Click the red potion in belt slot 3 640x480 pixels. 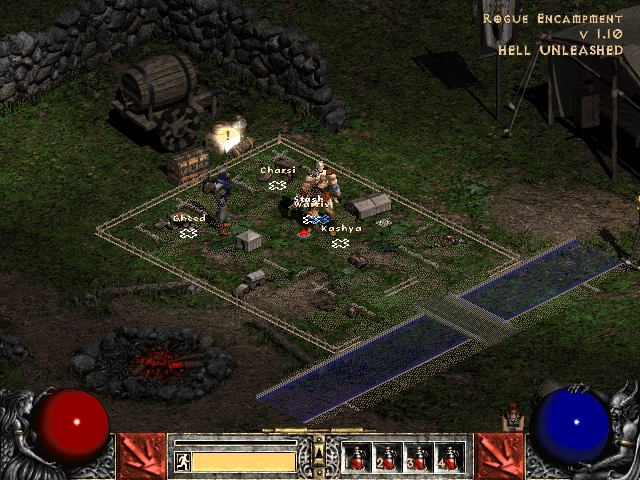coord(419,458)
